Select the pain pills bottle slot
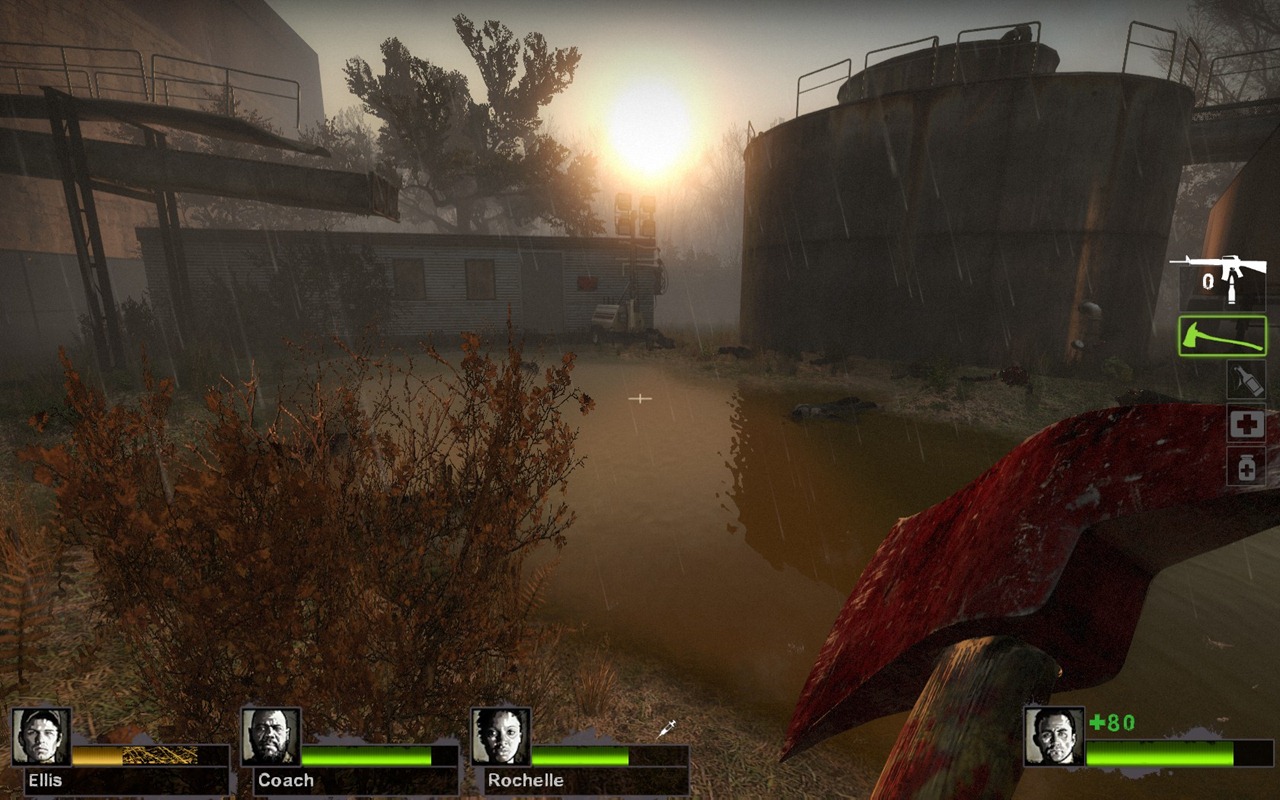1280x800 pixels. [x=1246, y=466]
